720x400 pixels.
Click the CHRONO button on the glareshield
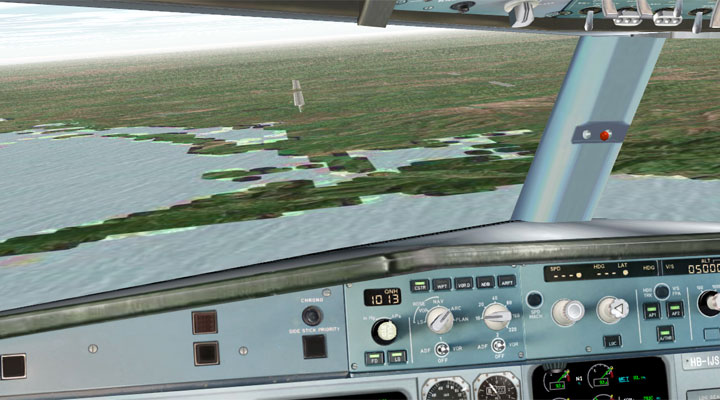(313, 316)
